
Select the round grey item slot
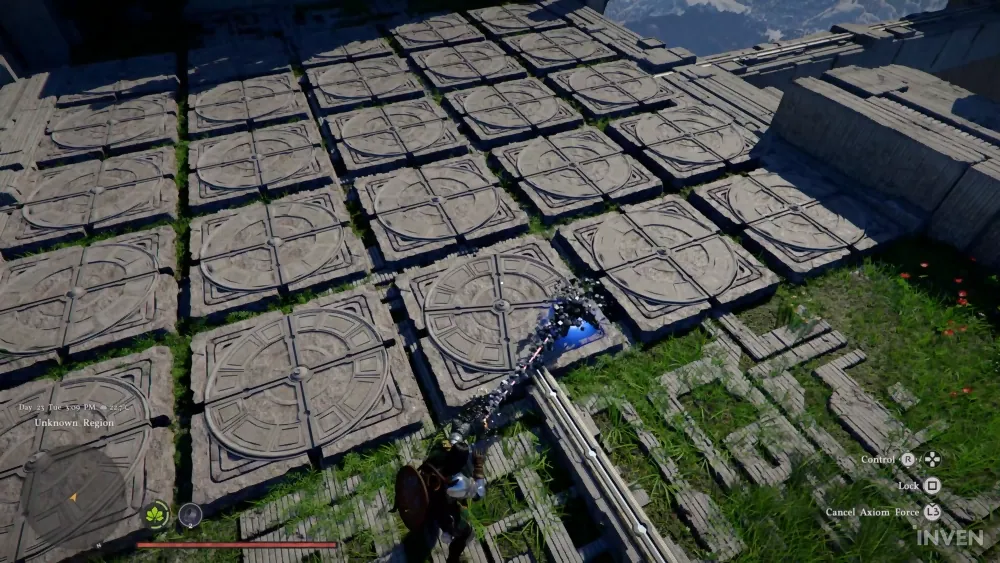click(189, 515)
